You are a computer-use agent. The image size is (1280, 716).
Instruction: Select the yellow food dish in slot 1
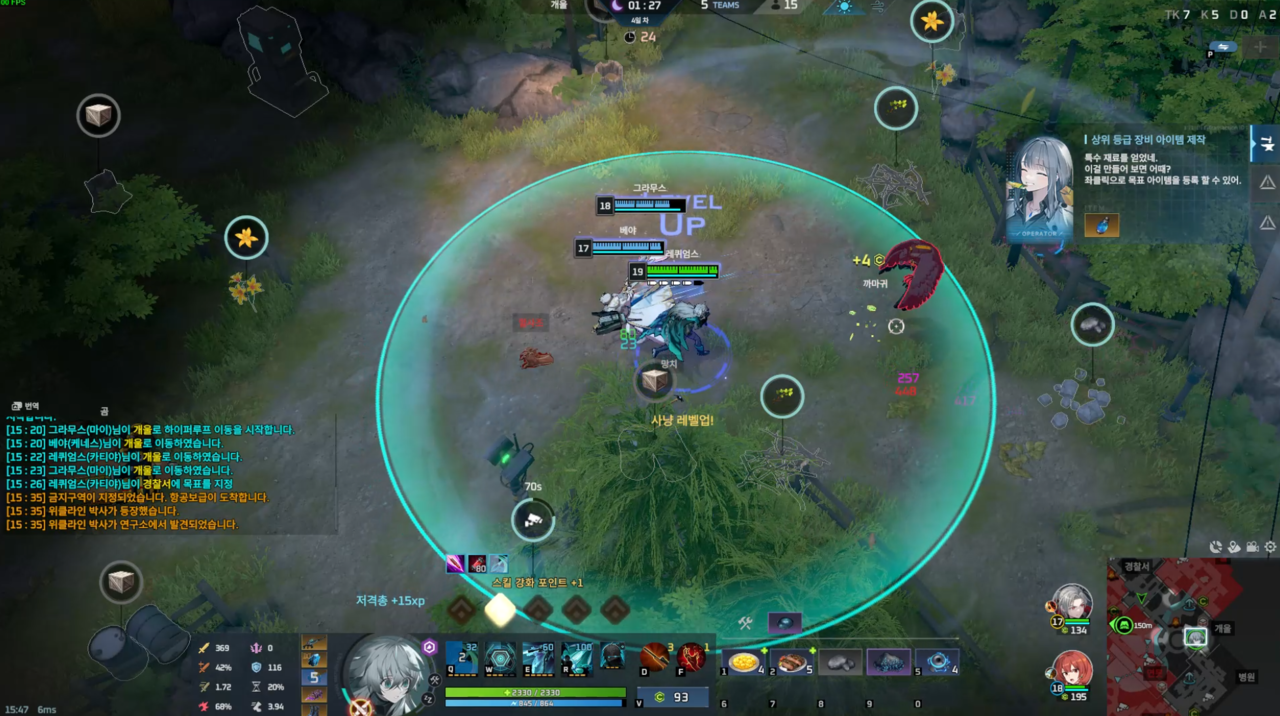click(744, 662)
